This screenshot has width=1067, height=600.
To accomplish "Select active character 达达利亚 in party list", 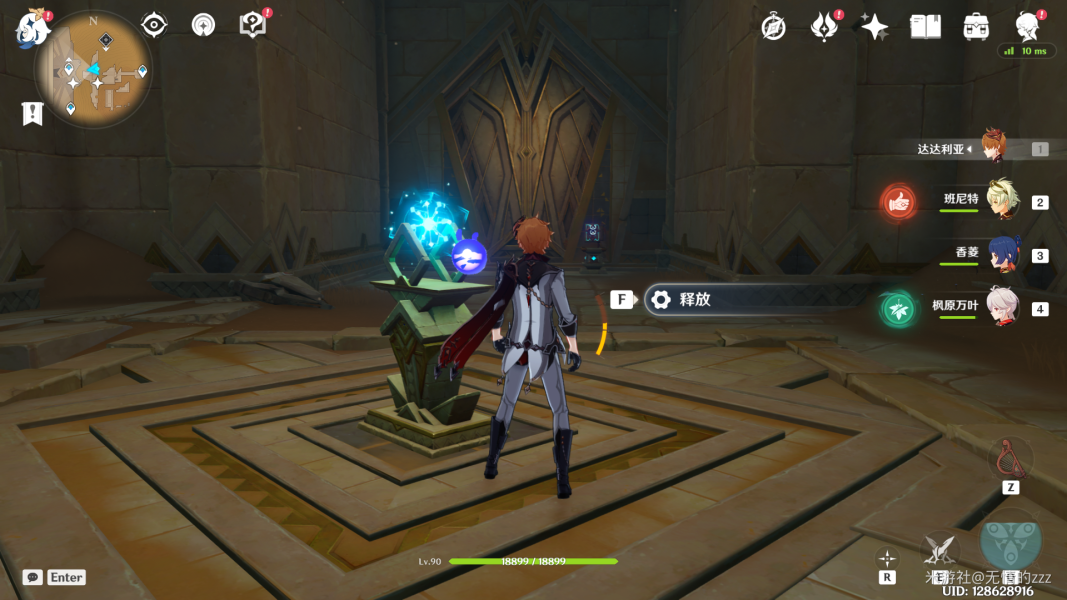I will coord(992,148).
